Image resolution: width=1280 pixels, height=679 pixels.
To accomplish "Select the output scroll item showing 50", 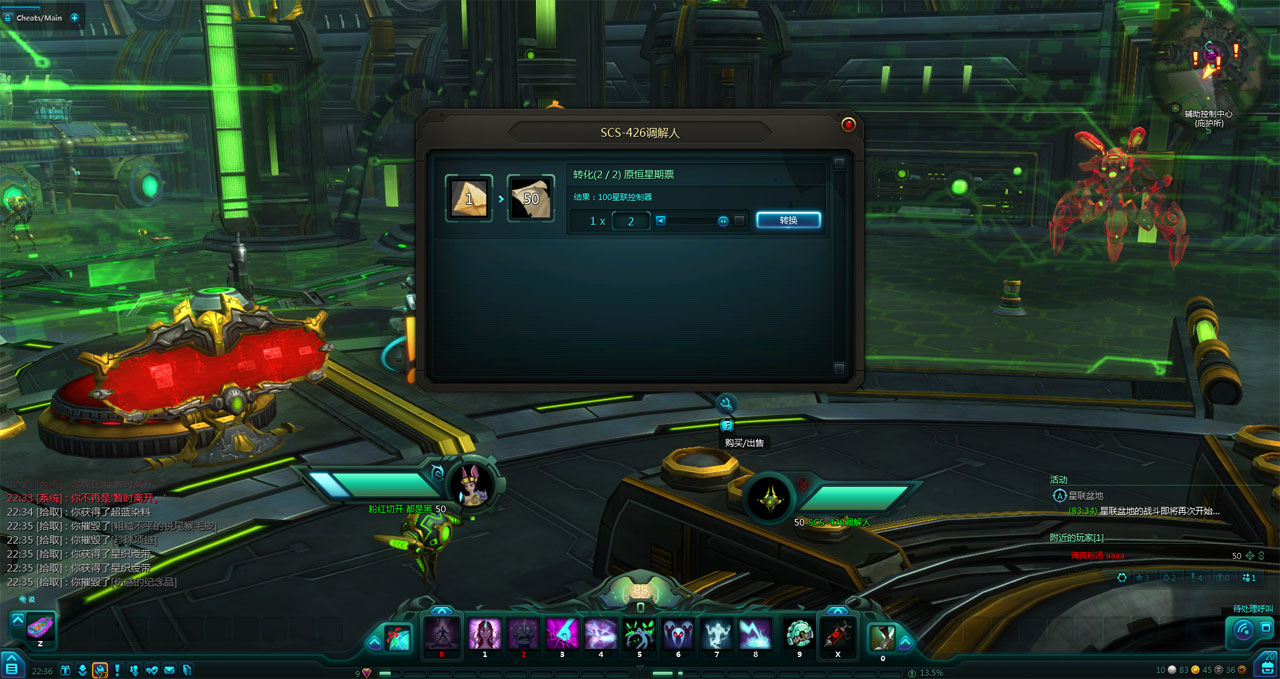I will pos(530,198).
